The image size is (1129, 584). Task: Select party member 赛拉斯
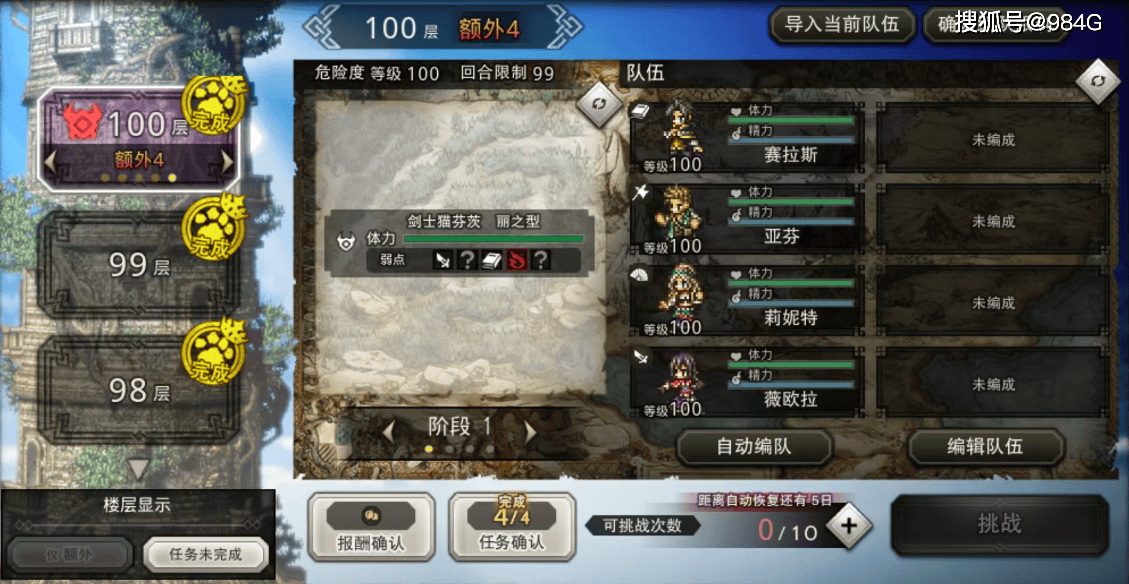[x=747, y=138]
